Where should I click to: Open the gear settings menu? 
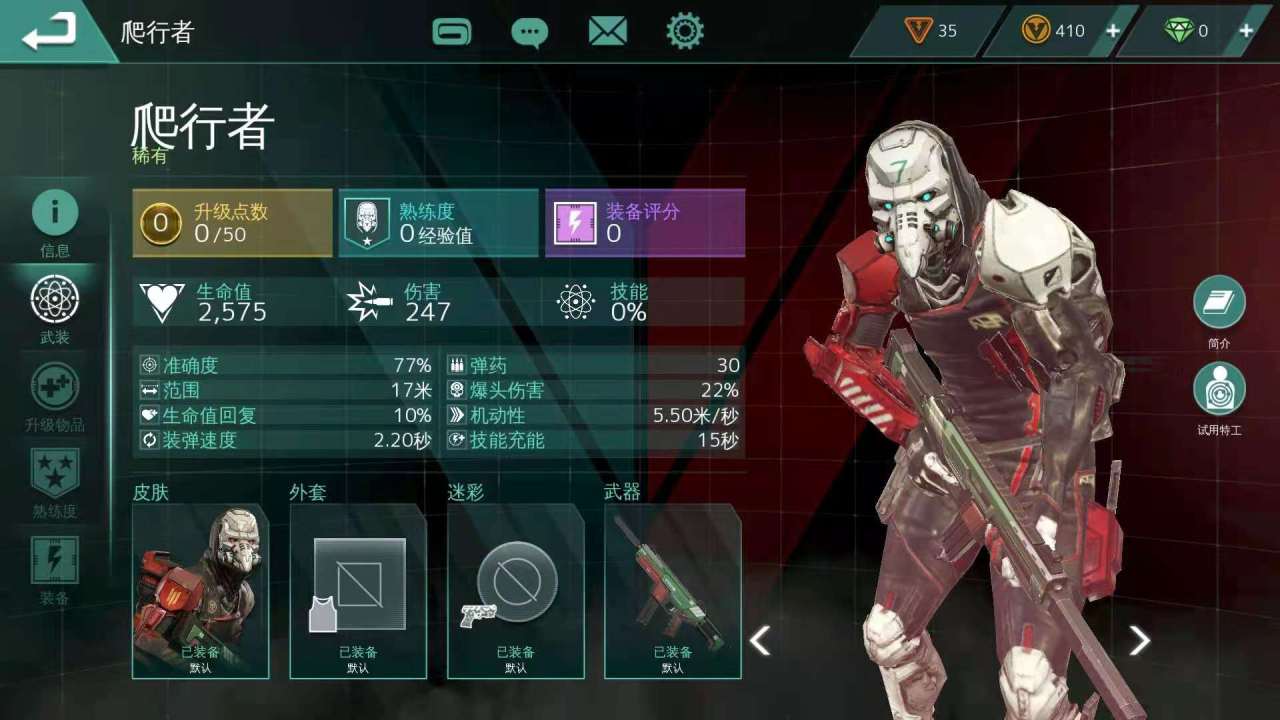[685, 32]
